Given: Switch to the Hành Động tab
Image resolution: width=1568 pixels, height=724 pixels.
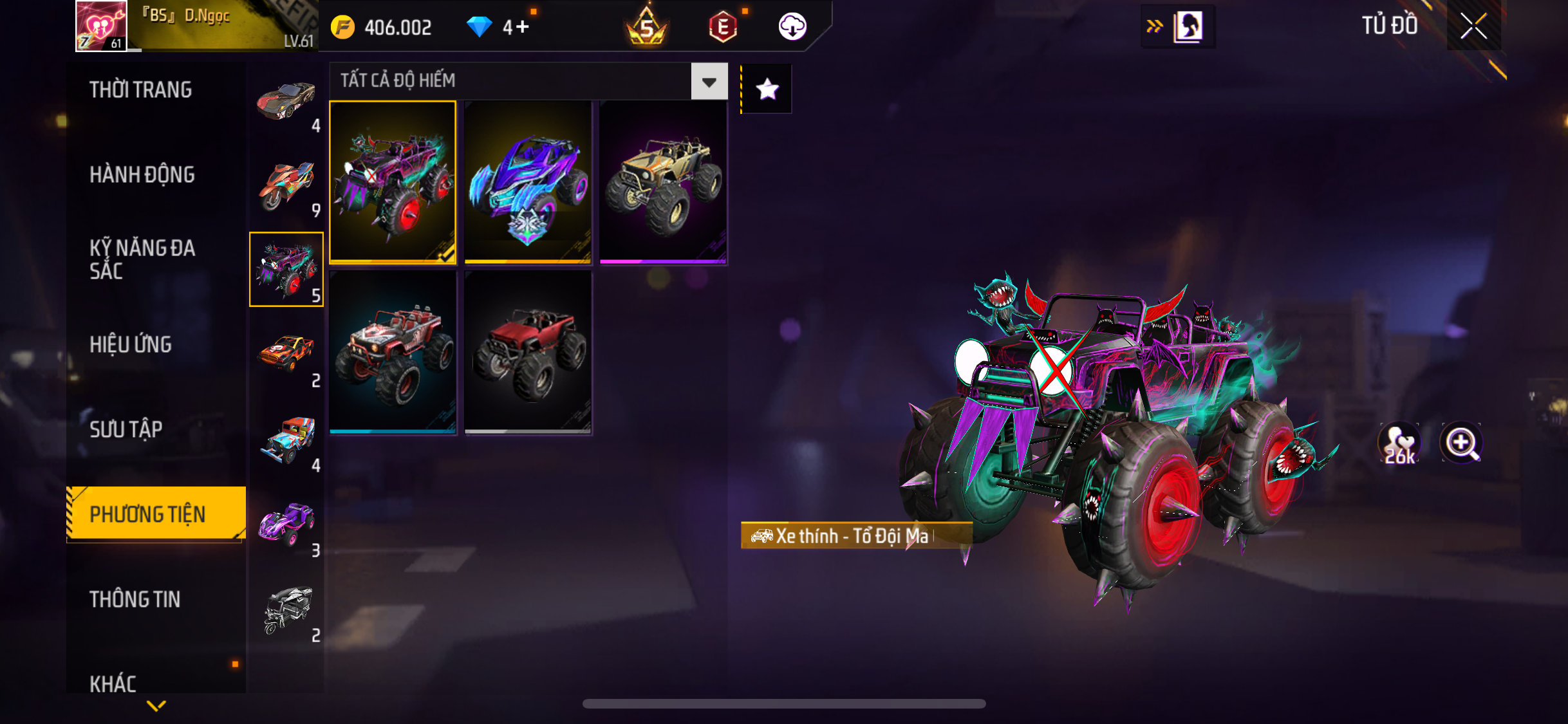Looking at the screenshot, I should 142,175.
